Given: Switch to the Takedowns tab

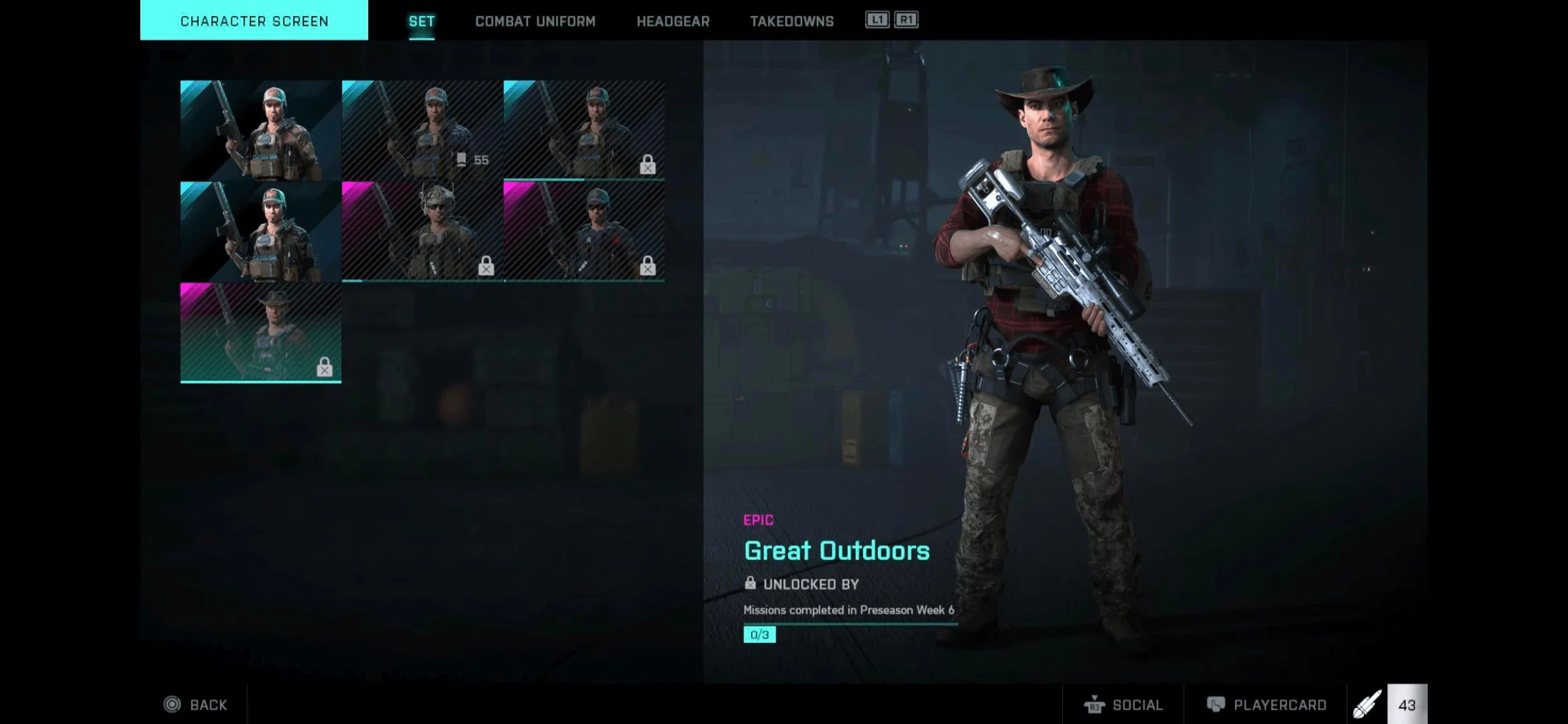Looking at the screenshot, I should (x=791, y=21).
